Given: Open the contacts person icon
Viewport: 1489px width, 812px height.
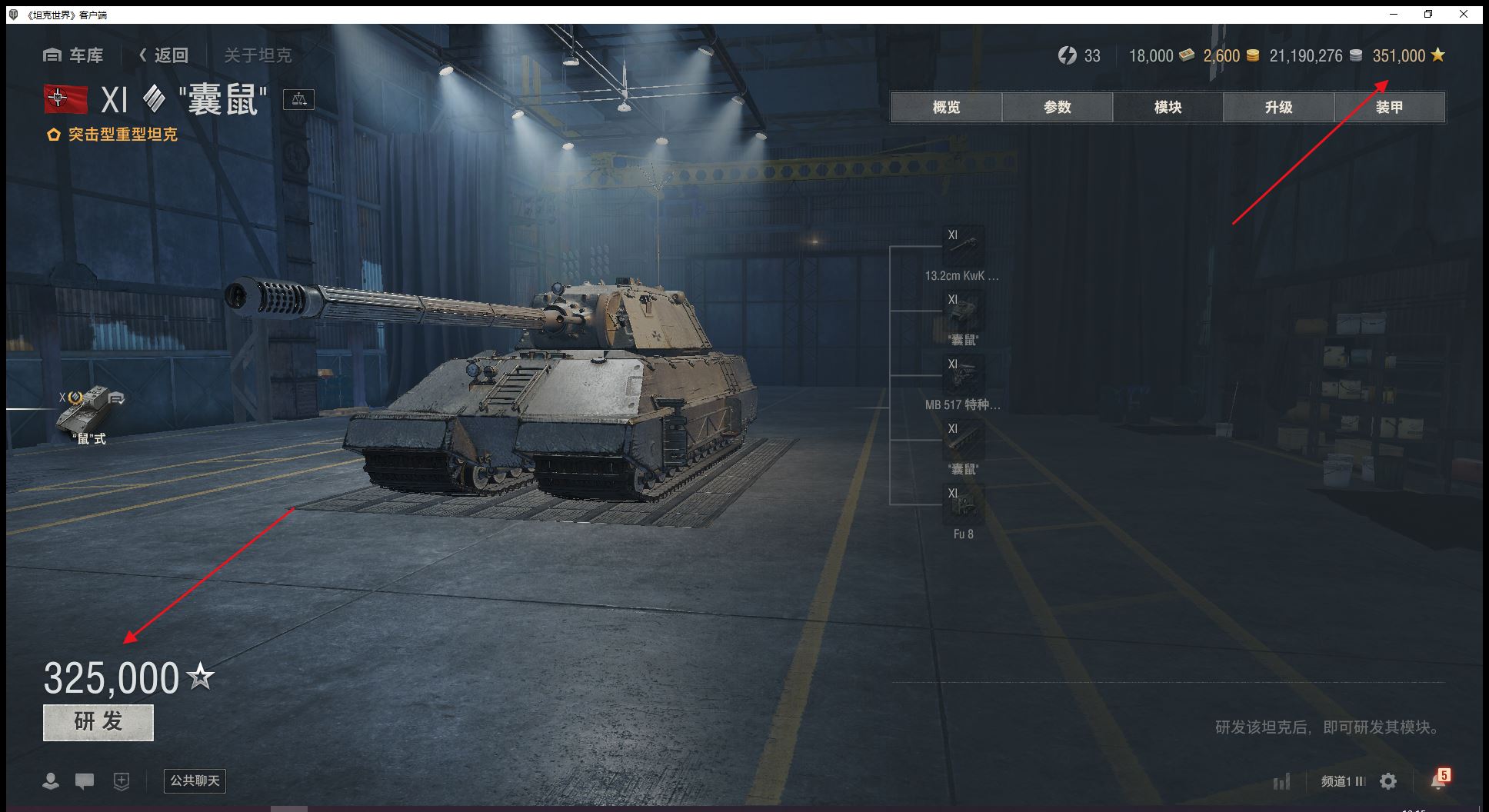Looking at the screenshot, I should coord(51,782).
